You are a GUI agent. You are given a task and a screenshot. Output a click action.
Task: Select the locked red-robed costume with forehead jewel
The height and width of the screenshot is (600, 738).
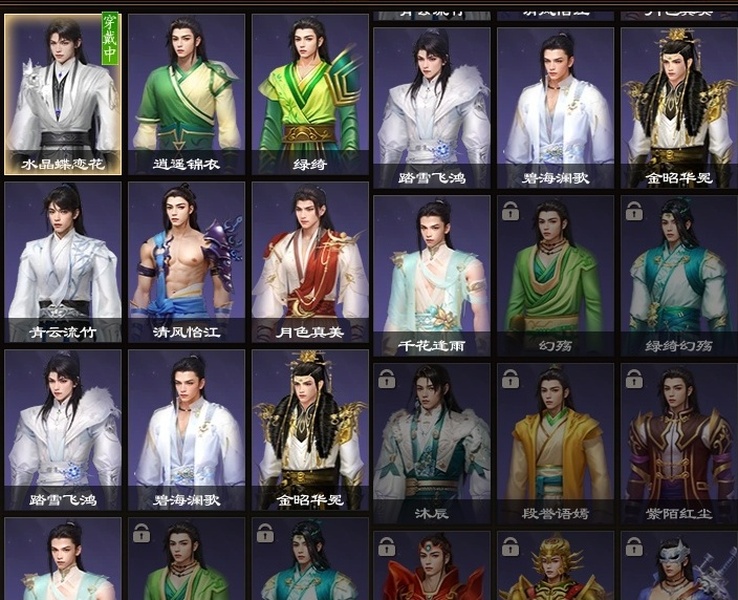pos(432,568)
